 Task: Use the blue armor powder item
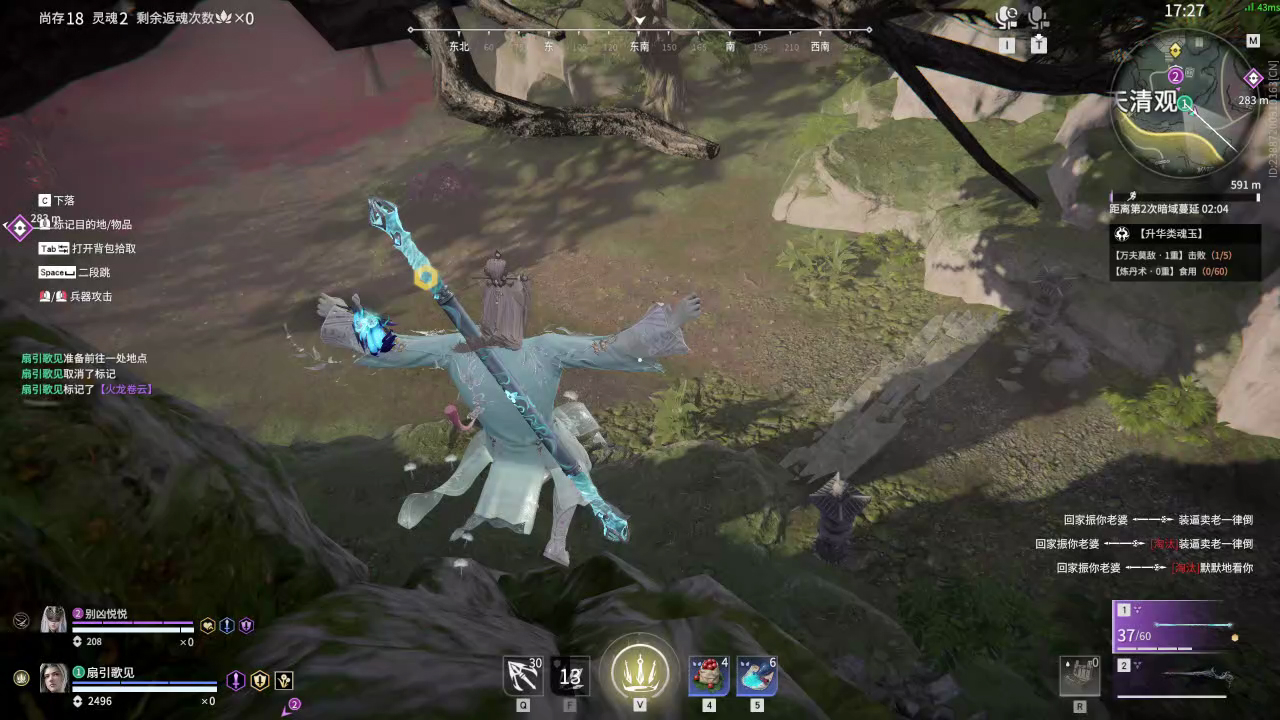pos(757,676)
